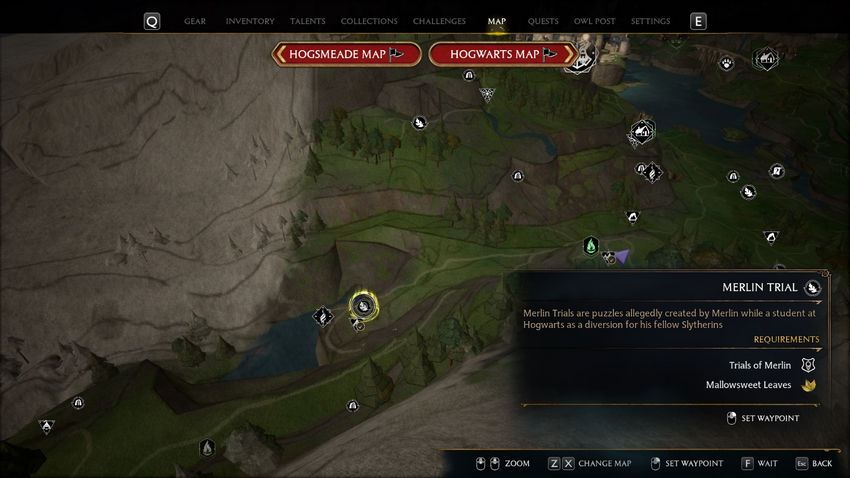Click the green Floo Flame map marker

pyautogui.click(x=591, y=245)
